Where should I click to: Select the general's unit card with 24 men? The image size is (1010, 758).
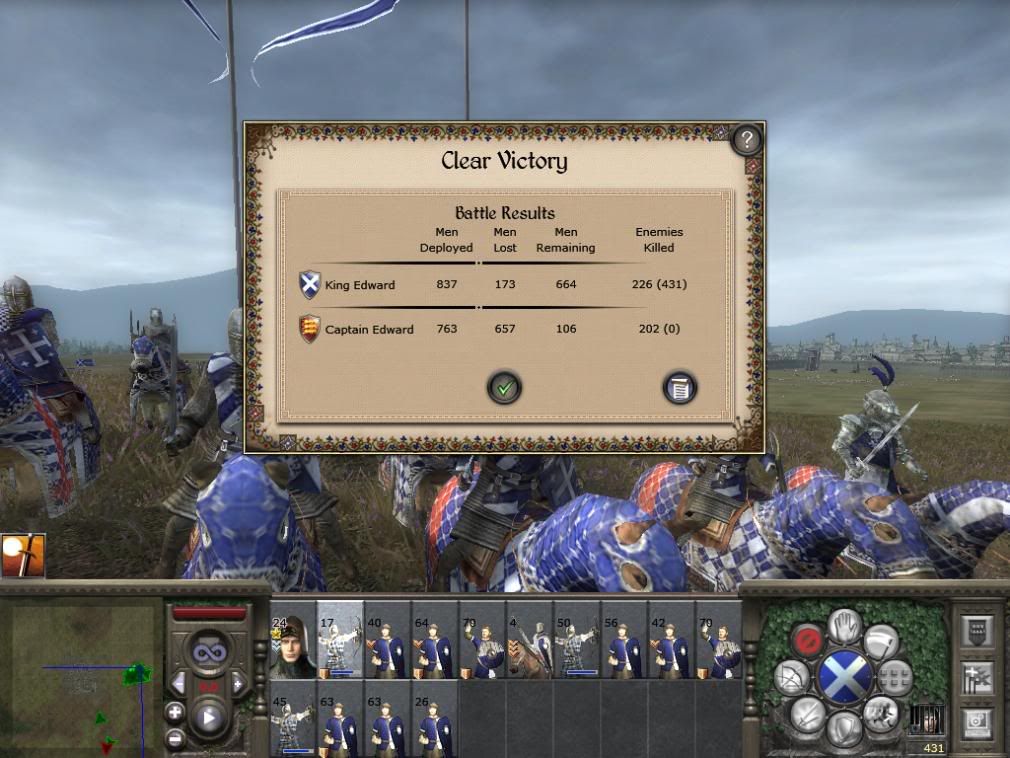(292, 640)
